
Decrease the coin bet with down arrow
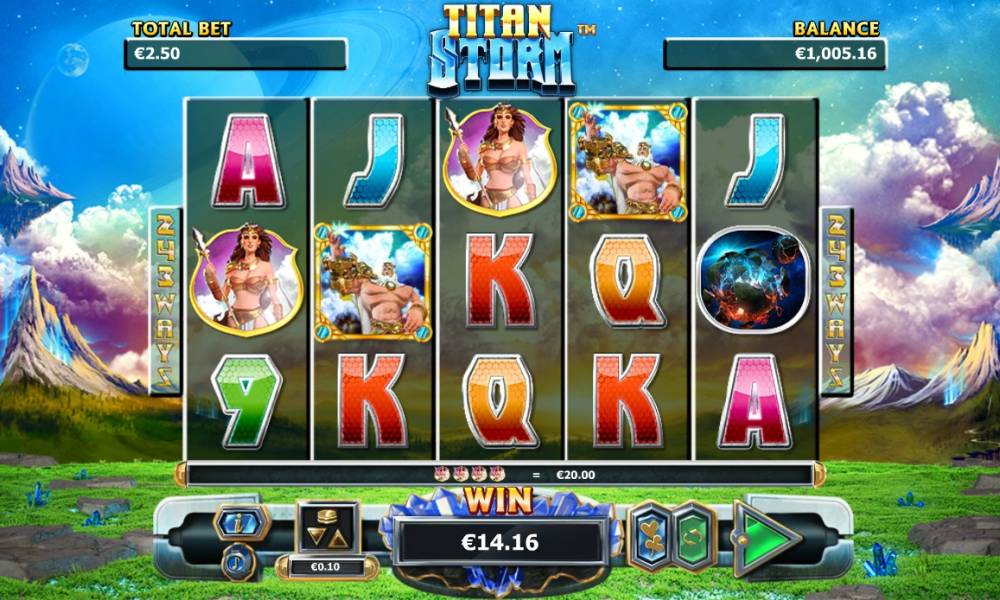(316, 537)
